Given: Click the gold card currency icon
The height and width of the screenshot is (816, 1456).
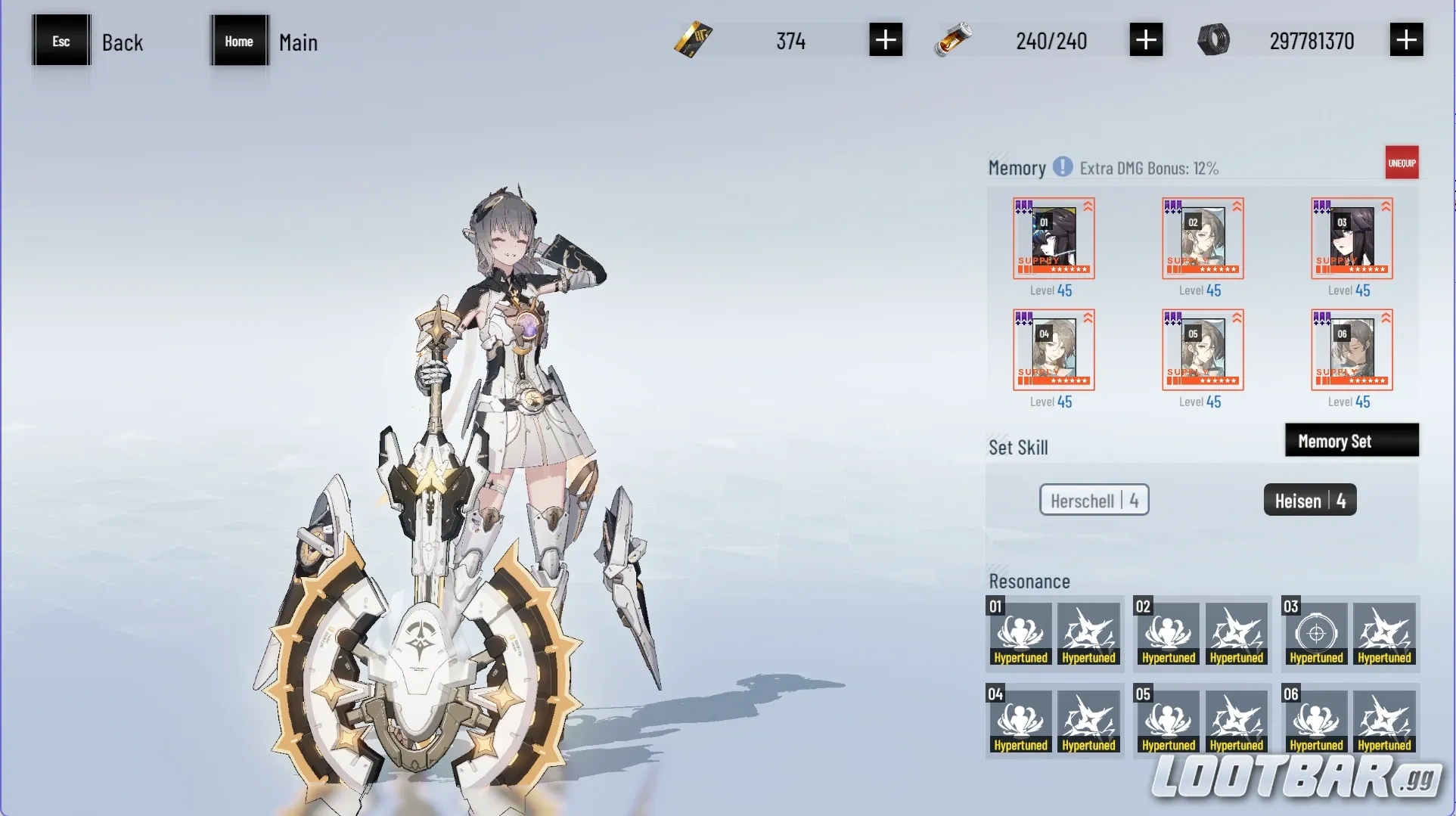Looking at the screenshot, I should click(x=693, y=40).
